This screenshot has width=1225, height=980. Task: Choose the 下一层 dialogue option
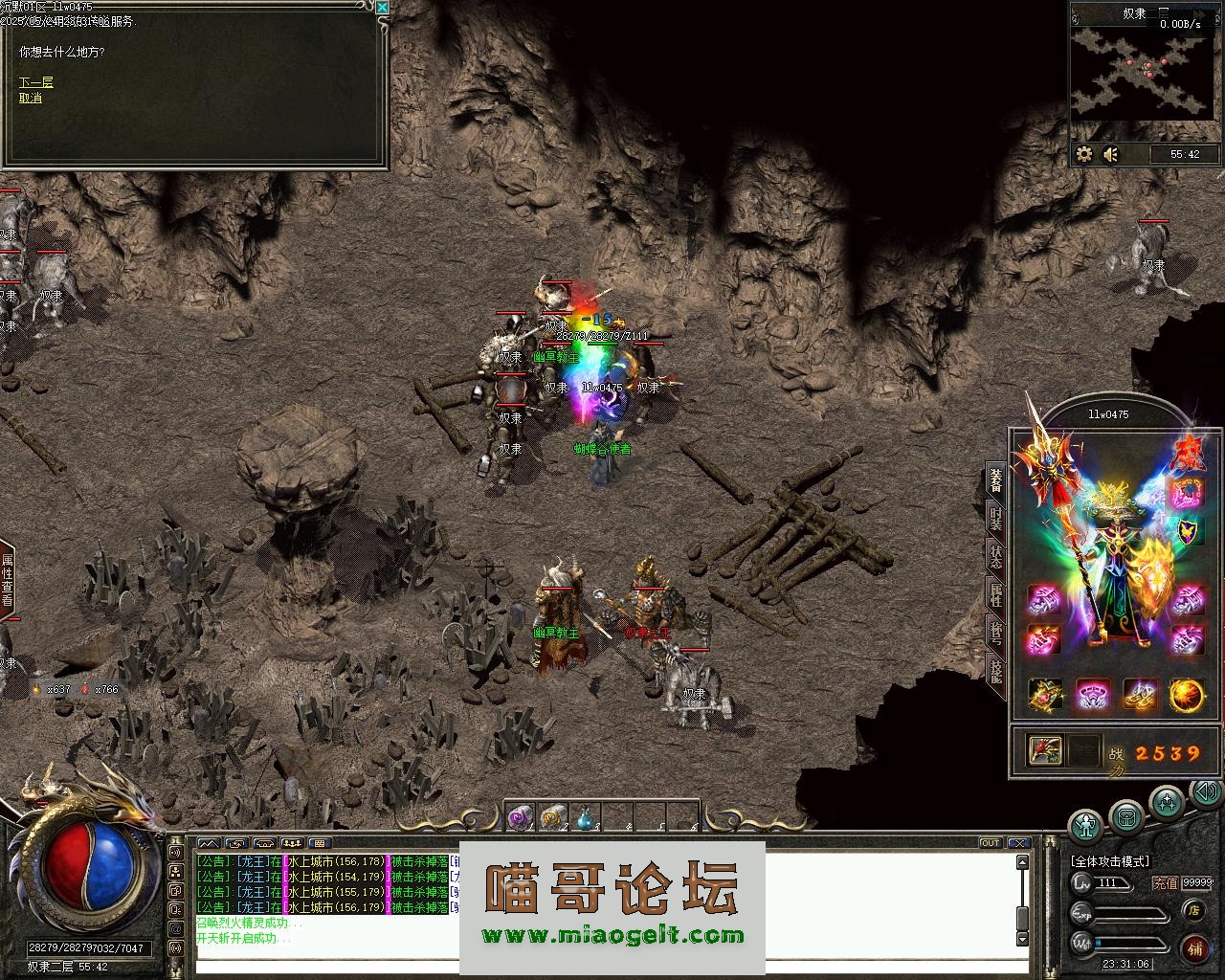pyautogui.click(x=35, y=82)
